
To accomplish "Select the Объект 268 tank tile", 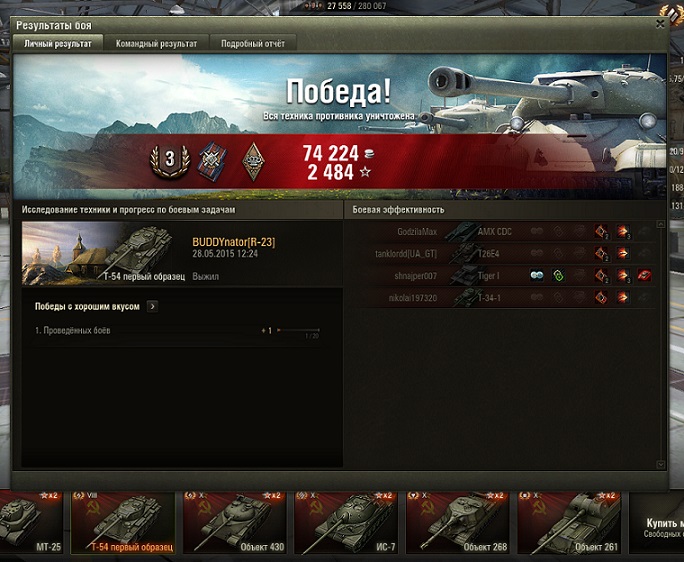I will coord(459,522).
